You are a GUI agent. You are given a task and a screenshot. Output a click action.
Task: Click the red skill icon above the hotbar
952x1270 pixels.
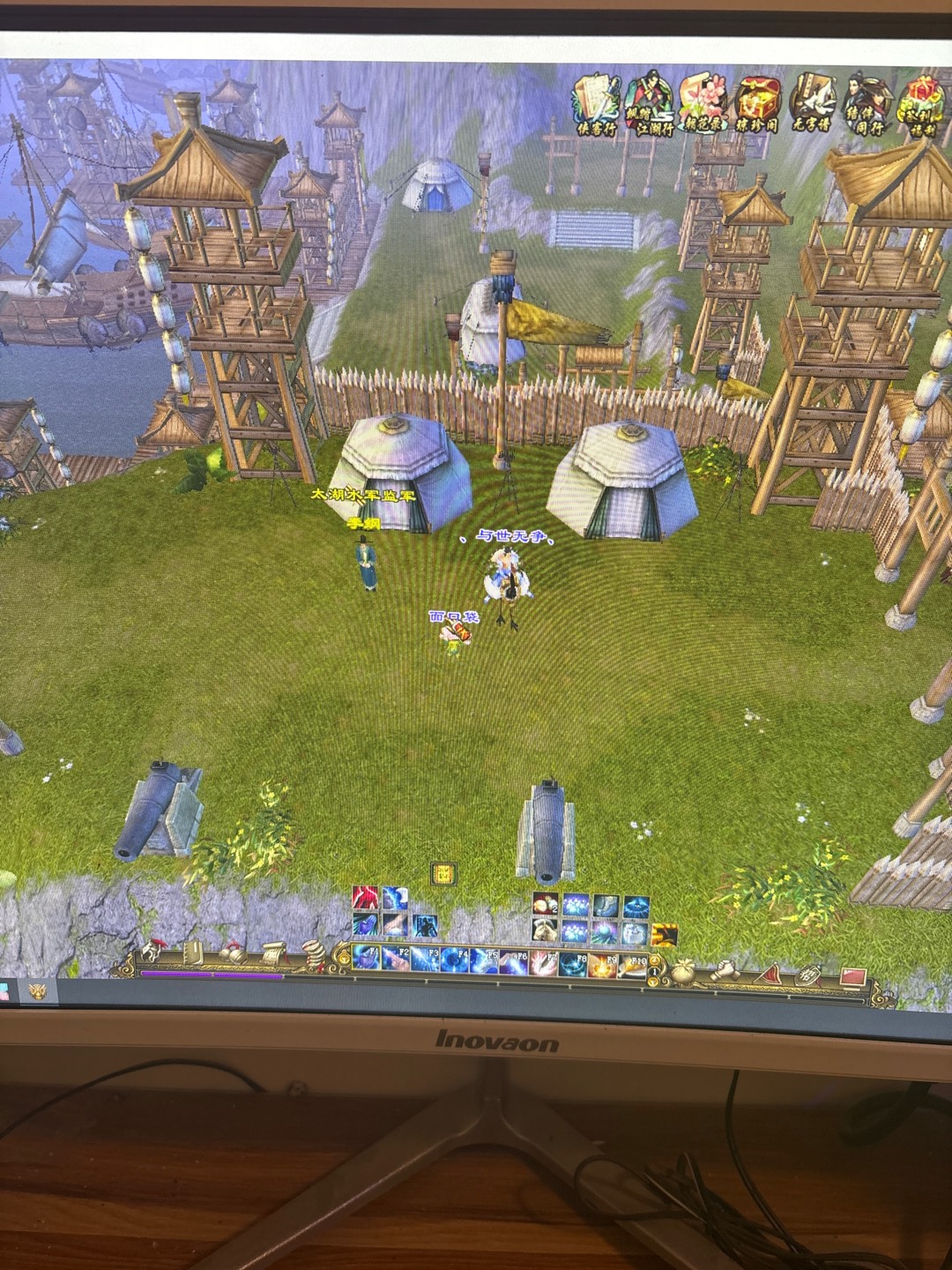[x=365, y=898]
